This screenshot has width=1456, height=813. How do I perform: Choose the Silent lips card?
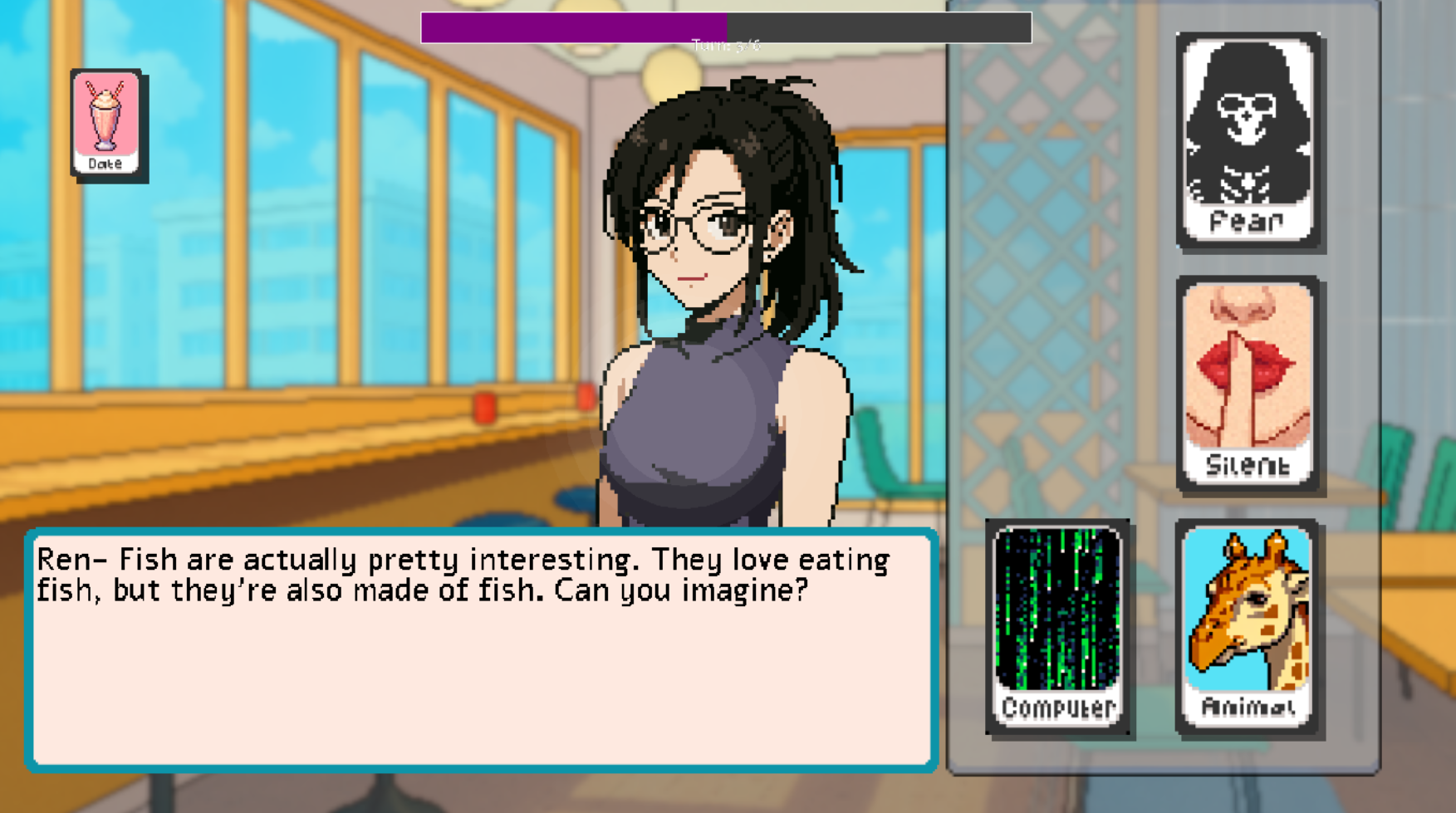click(1248, 384)
